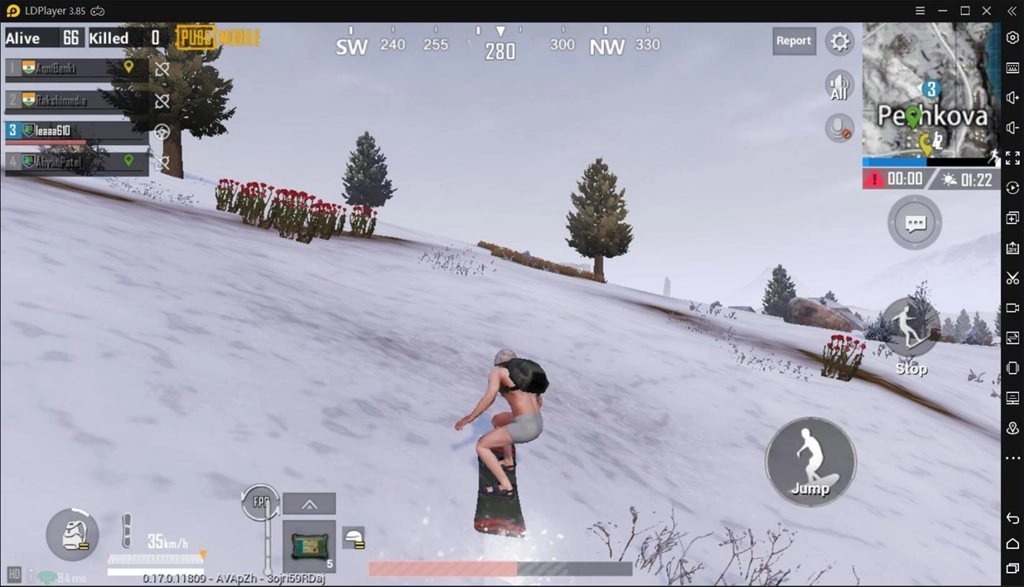Image resolution: width=1024 pixels, height=587 pixels.
Task: Open the backpack inventory
Action: coord(72,535)
